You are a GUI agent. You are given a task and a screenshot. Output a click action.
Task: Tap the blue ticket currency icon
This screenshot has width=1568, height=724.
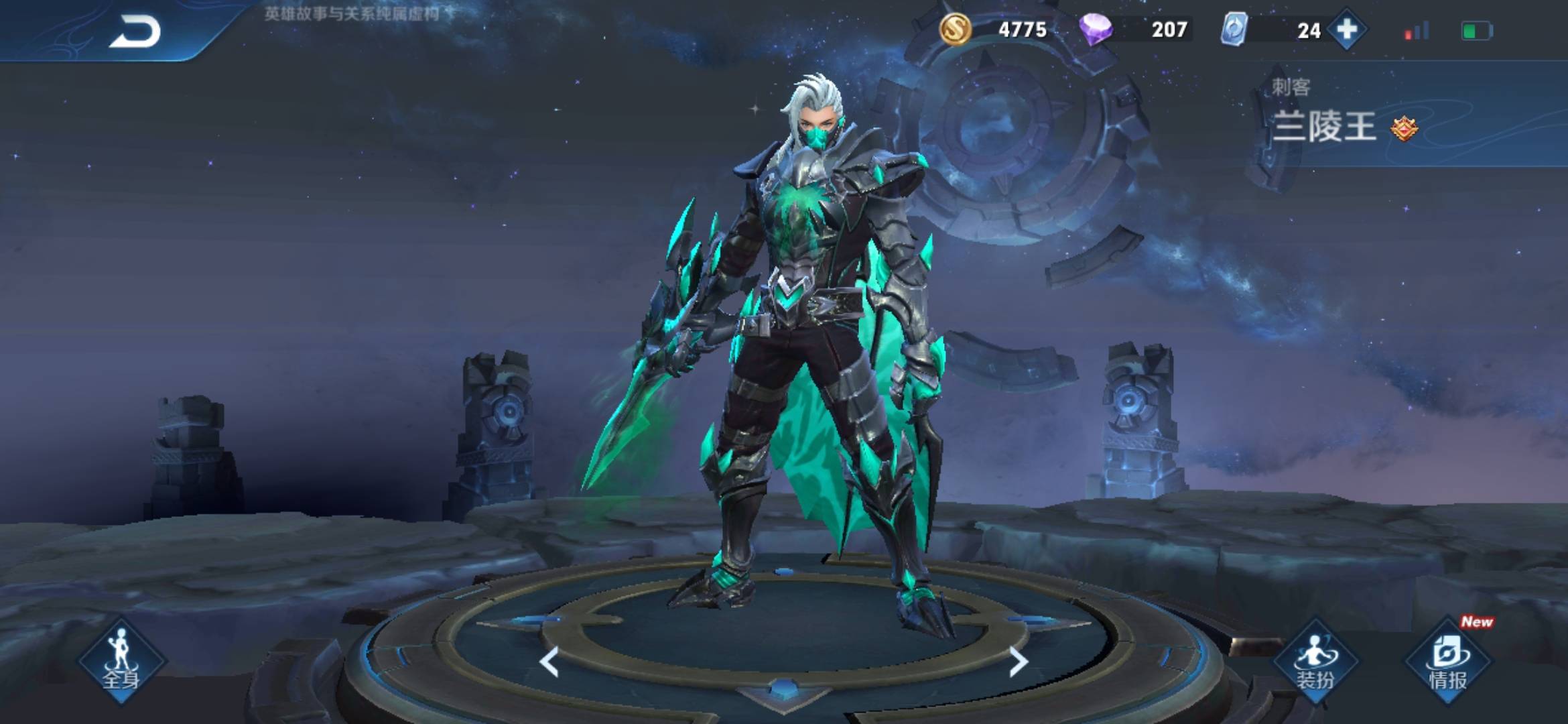pyautogui.click(x=1234, y=30)
